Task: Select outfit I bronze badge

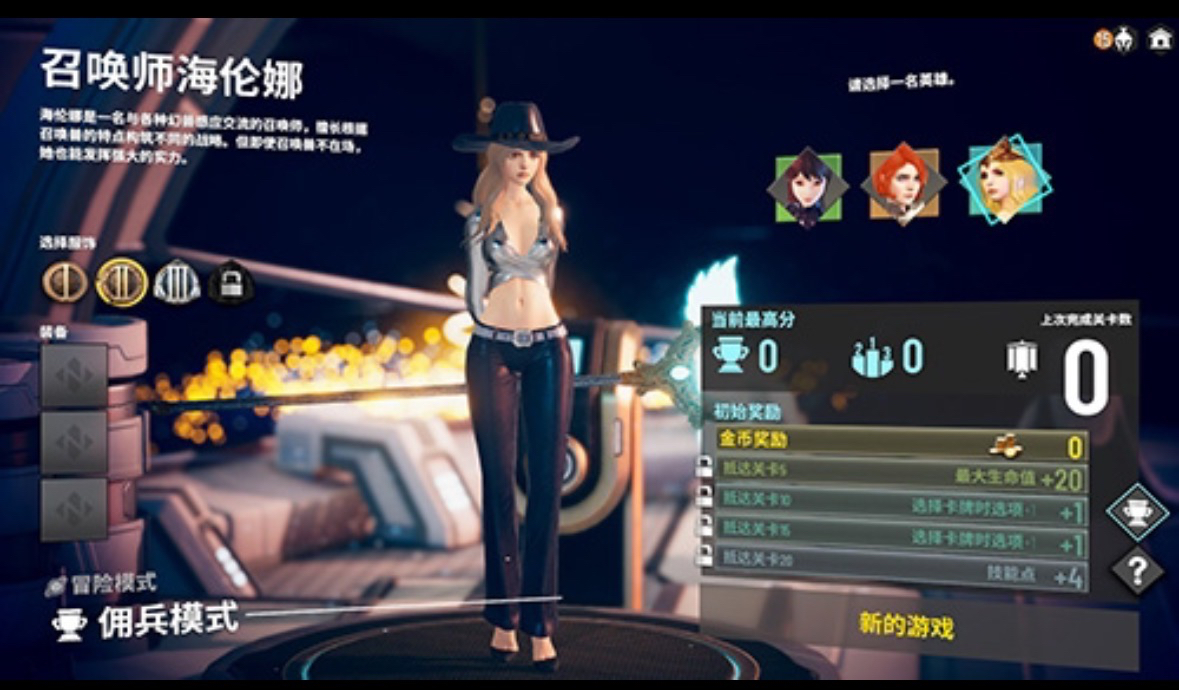Action: point(66,283)
